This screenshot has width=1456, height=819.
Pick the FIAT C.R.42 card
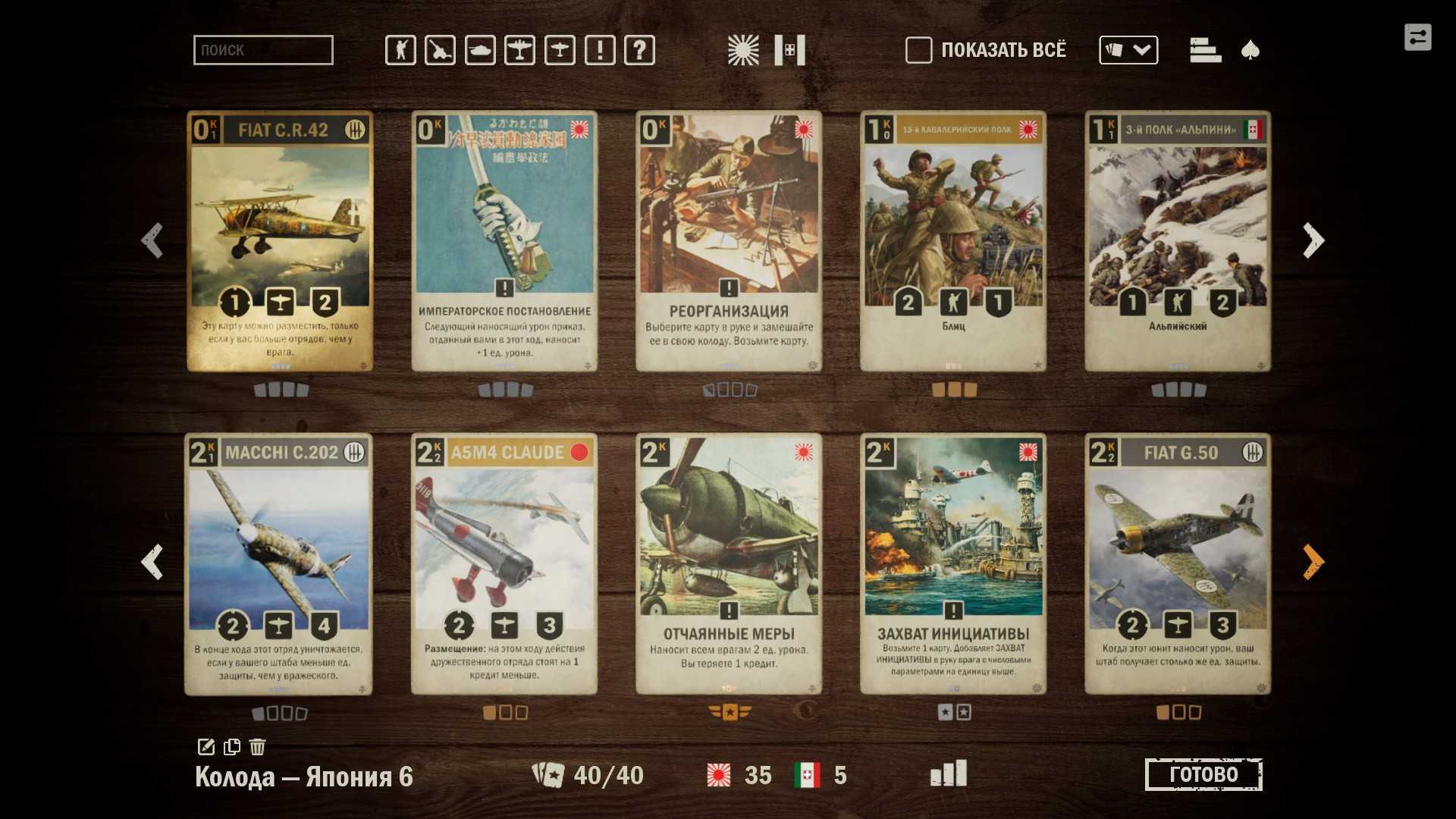coord(280,241)
